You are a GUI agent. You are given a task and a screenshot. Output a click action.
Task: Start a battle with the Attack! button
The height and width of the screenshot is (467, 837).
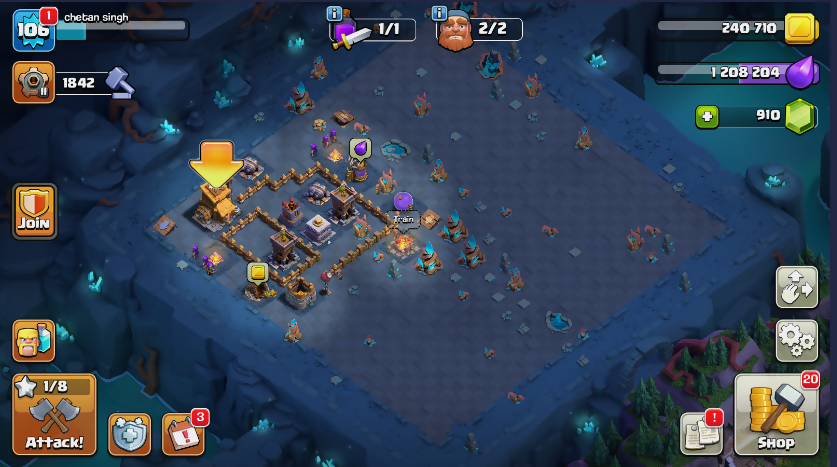(x=54, y=414)
